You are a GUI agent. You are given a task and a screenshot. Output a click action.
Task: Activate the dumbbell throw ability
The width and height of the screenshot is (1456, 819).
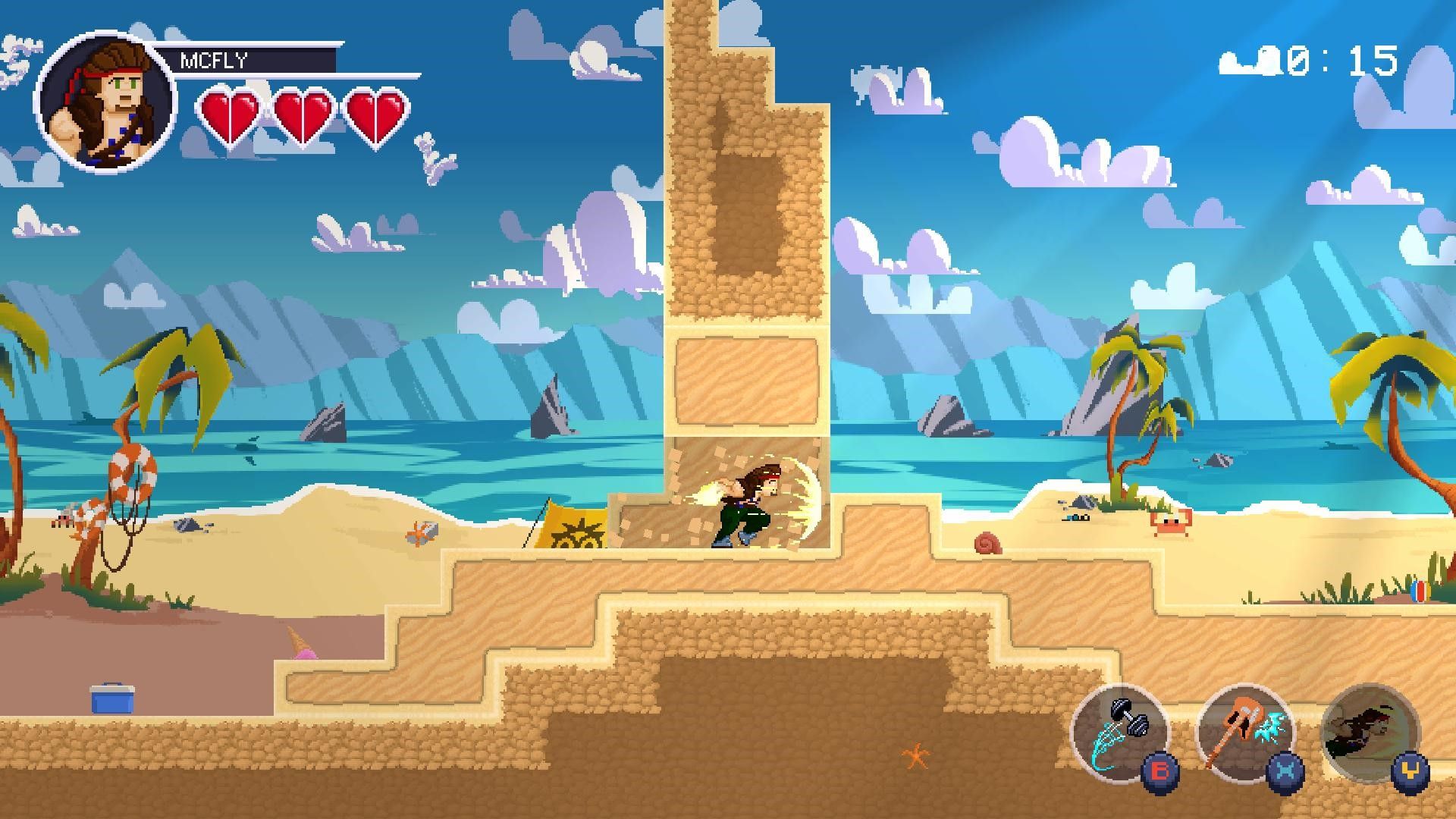point(1119,731)
